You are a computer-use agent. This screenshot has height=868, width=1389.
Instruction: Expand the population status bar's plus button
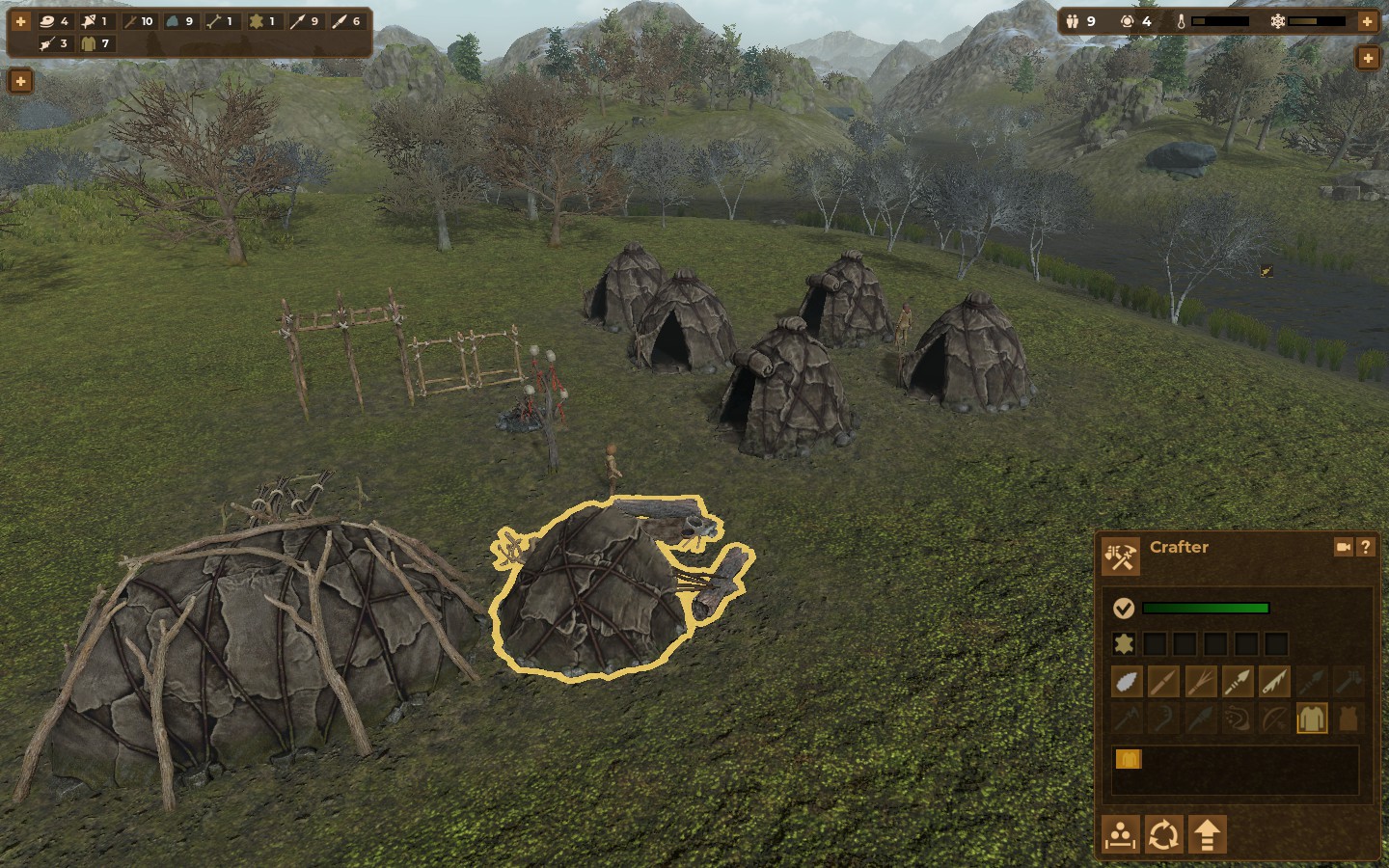click(x=1367, y=20)
